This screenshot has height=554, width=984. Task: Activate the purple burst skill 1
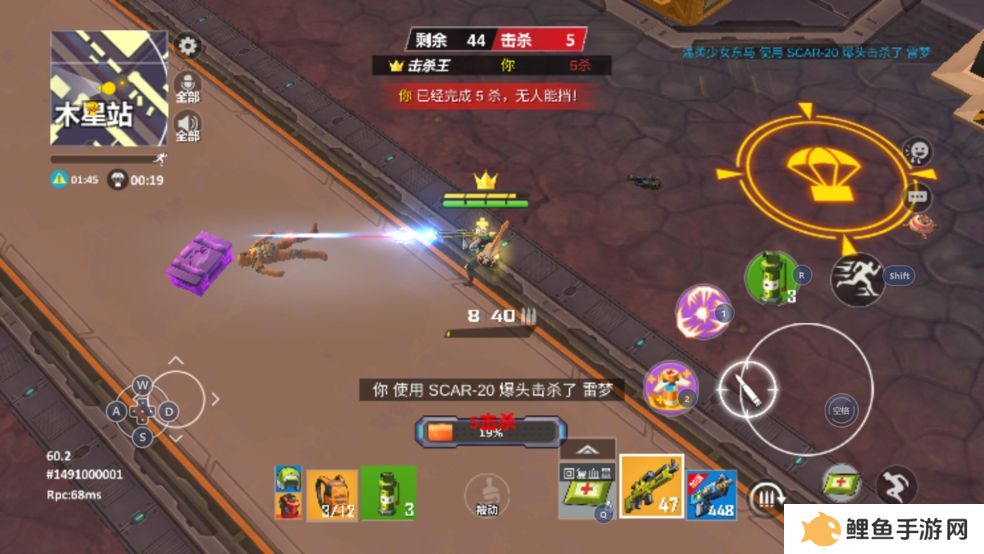(702, 311)
